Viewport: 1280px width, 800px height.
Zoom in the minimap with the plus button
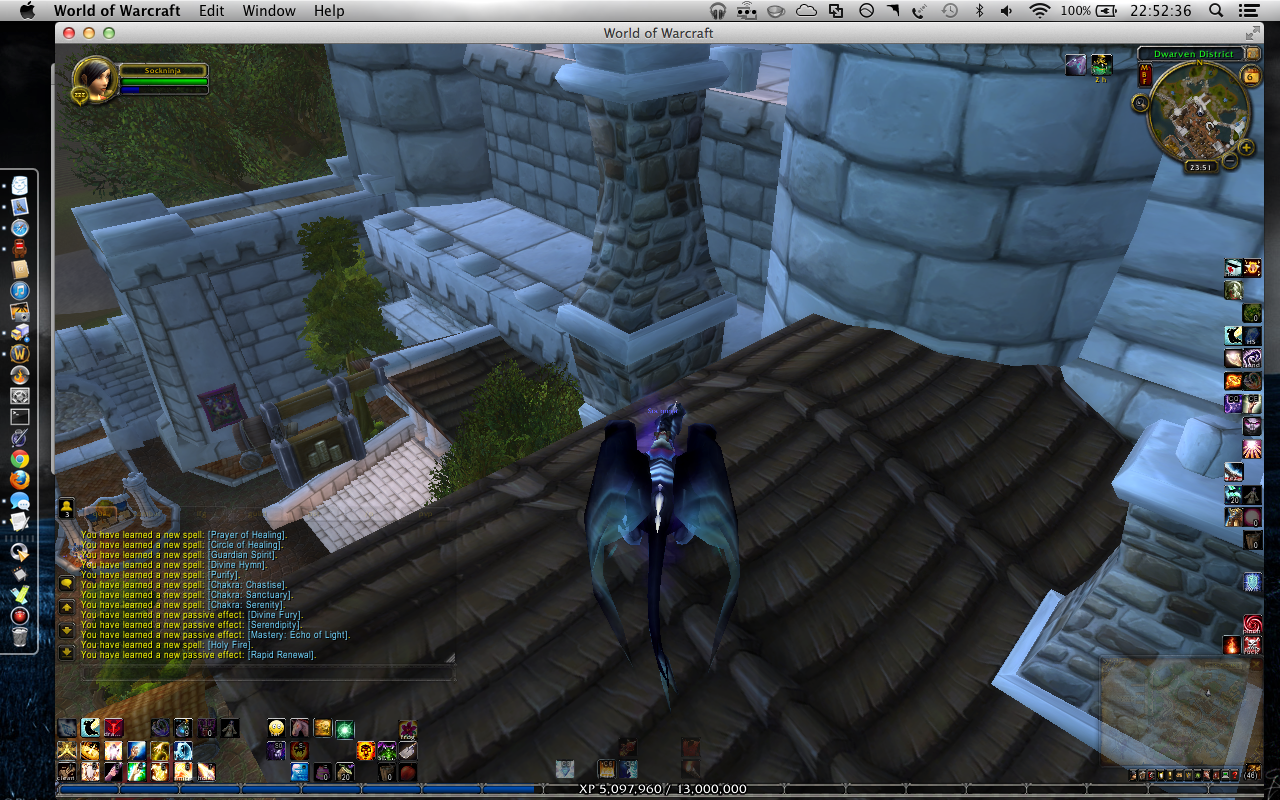click(x=1245, y=148)
